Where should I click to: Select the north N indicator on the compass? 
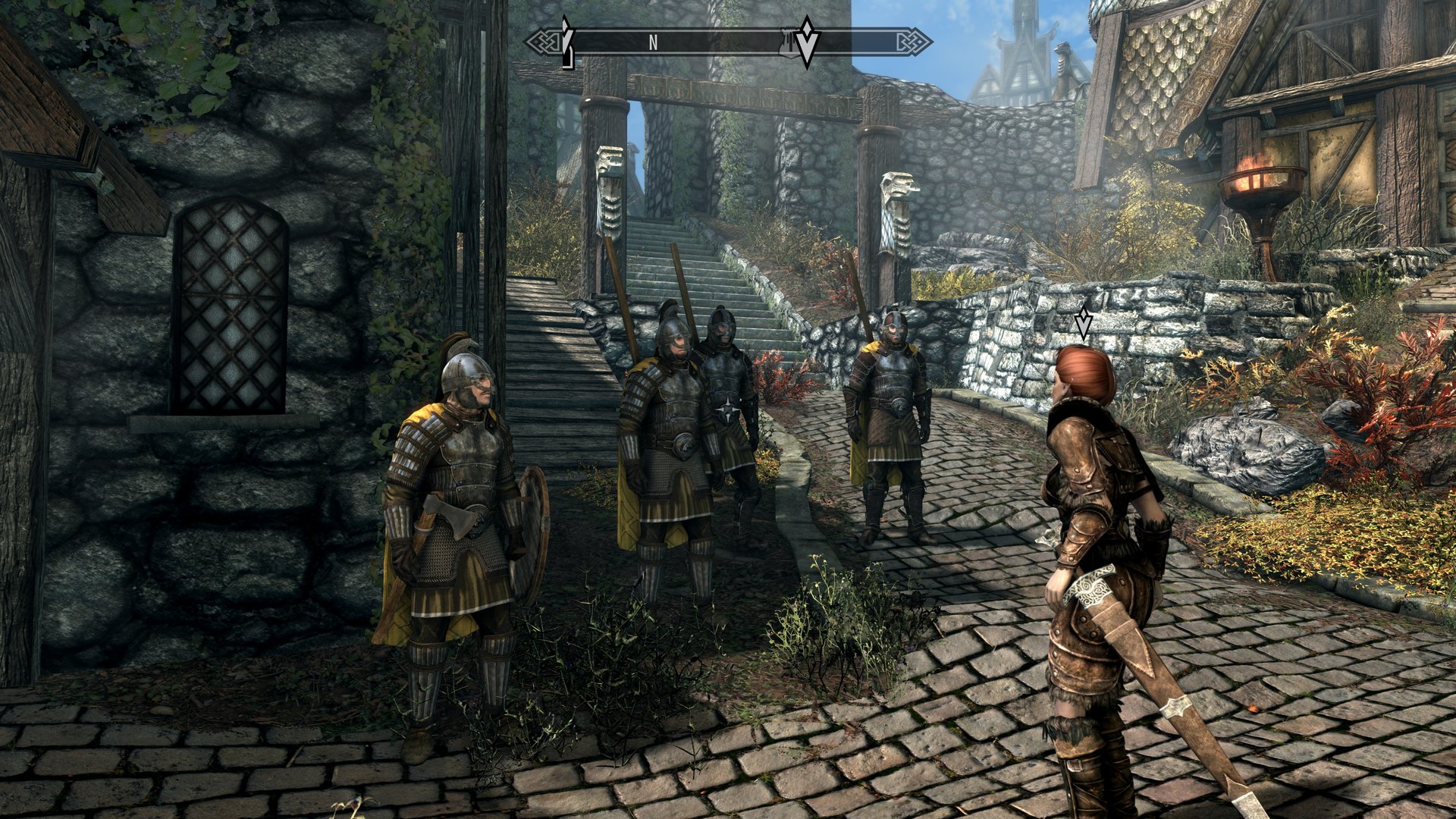[653, 43]
